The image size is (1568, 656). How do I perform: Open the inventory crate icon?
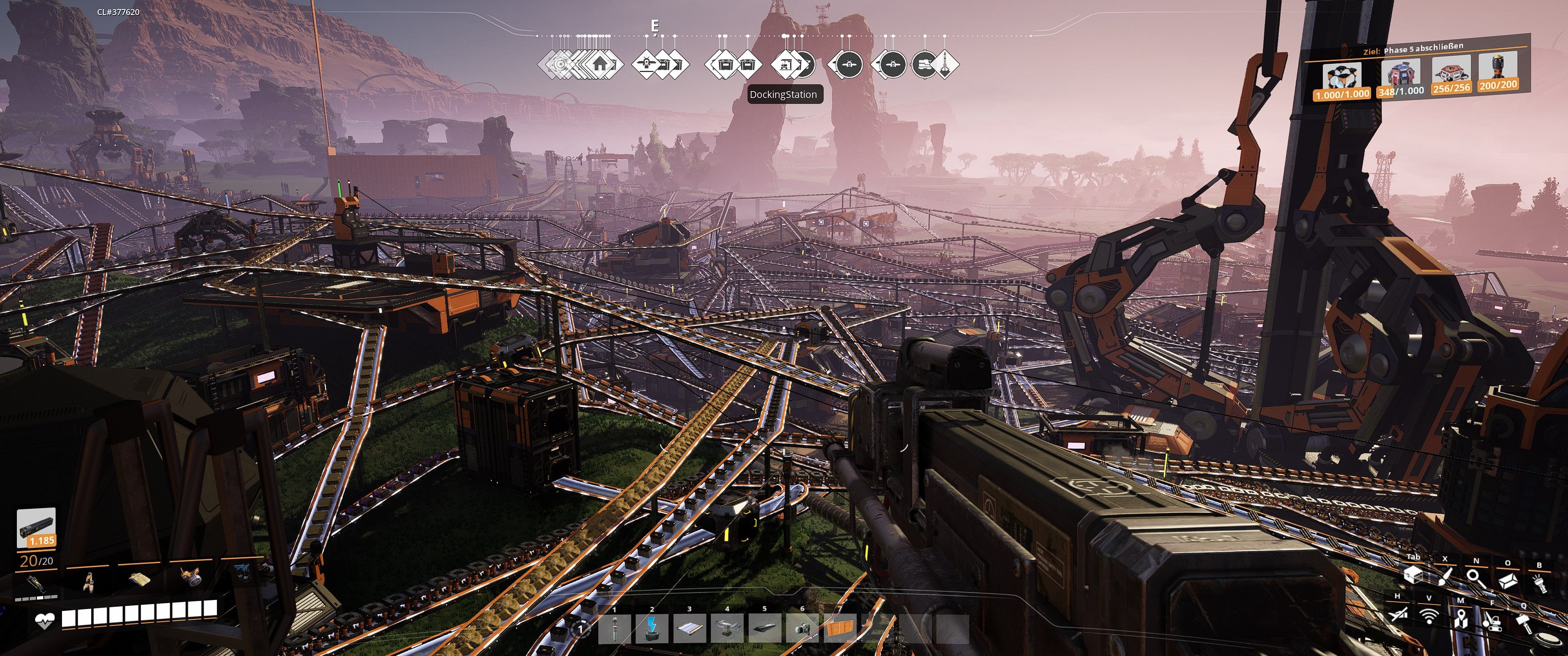tap(1413, 574)
